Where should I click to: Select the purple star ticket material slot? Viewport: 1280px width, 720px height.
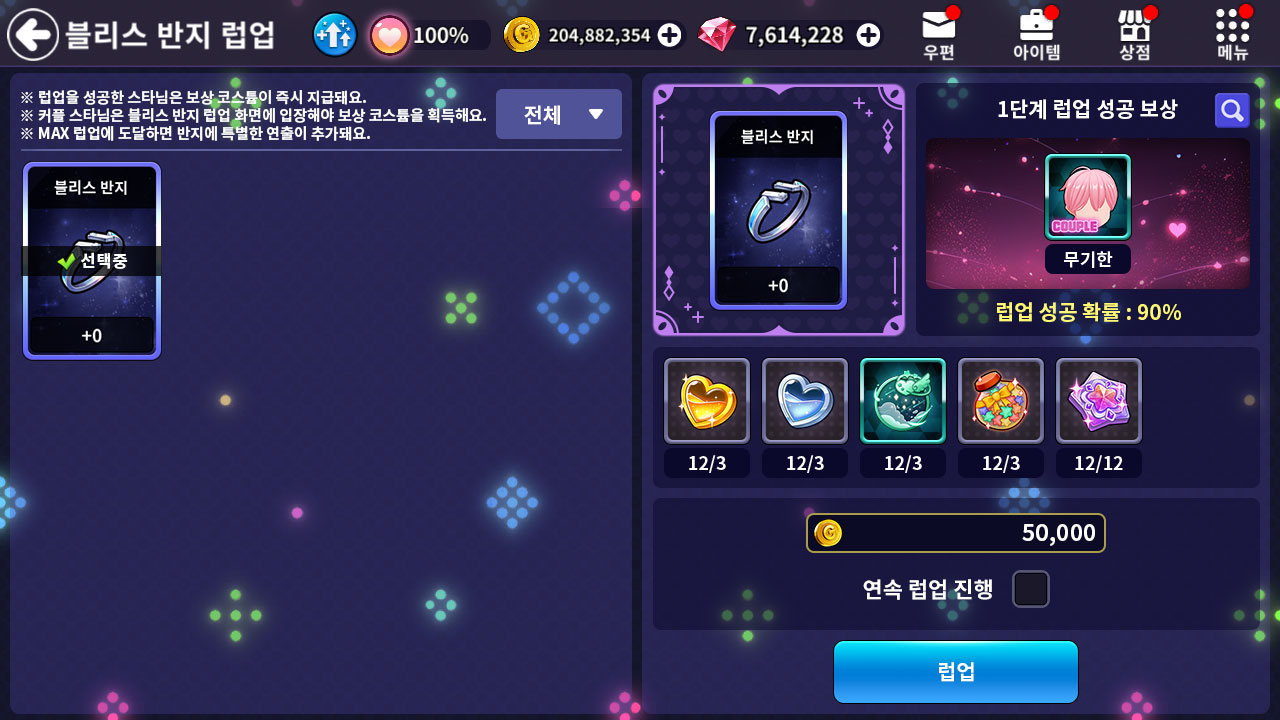pyautogui.click(x=1099, y=400)
